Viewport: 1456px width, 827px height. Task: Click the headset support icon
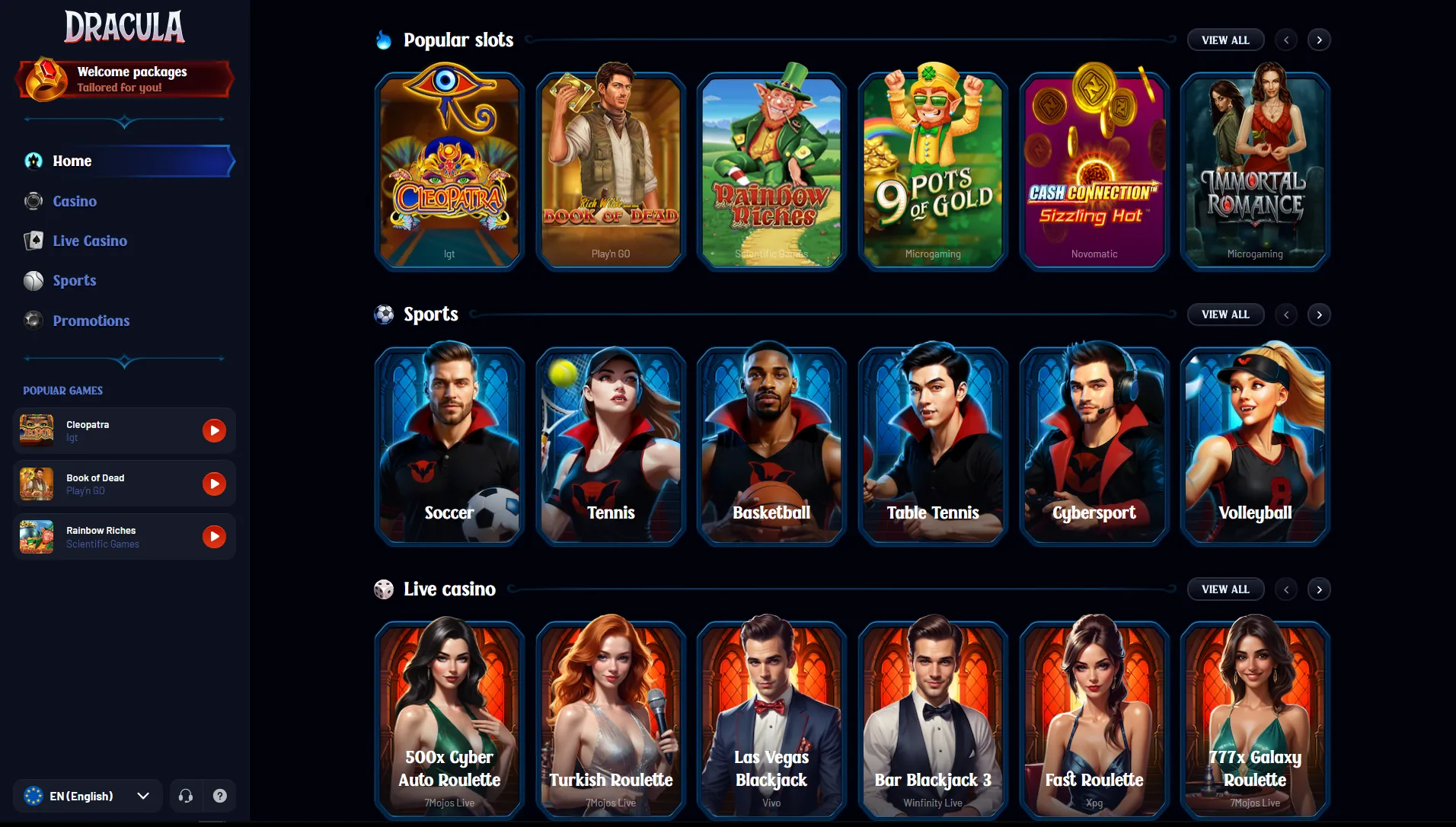185,795
